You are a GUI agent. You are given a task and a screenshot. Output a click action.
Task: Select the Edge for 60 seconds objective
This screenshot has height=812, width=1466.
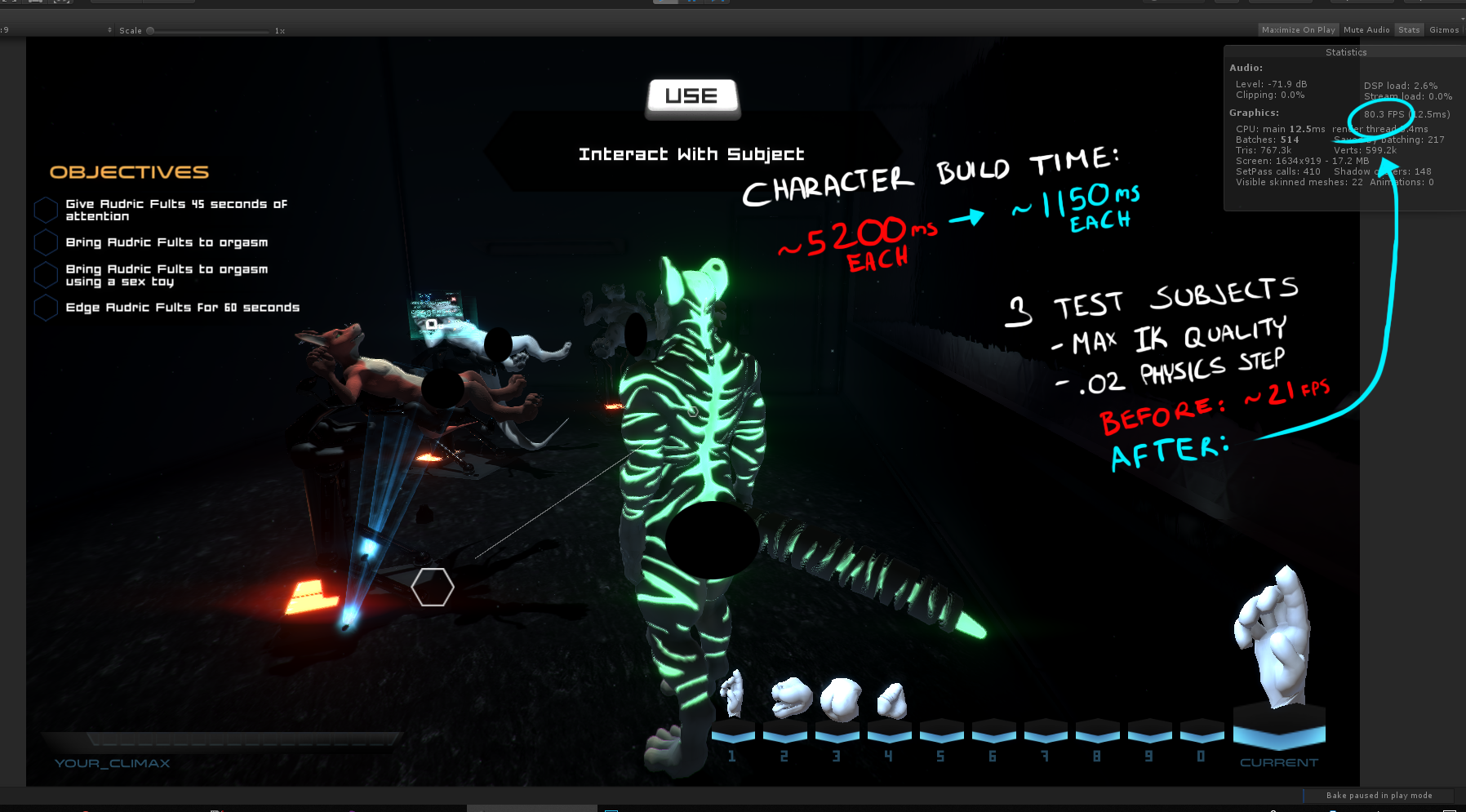pos(182,308)
